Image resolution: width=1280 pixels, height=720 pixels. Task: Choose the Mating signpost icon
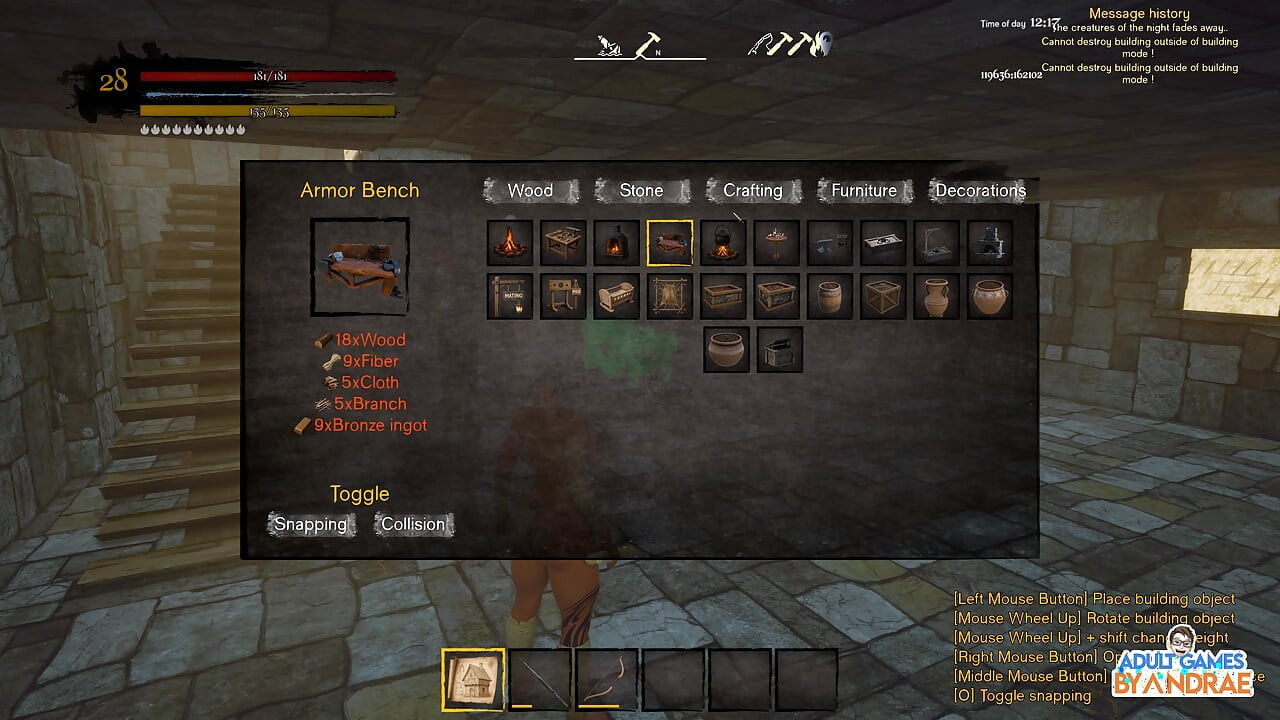pos(509,297)
